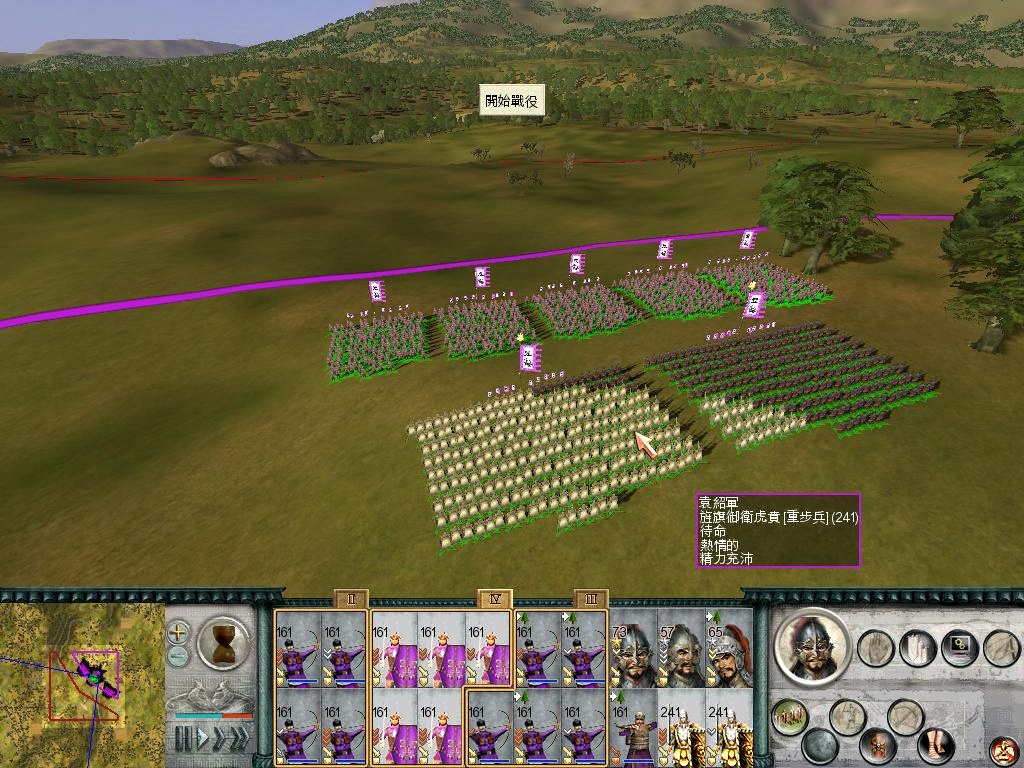Select unit group IV tab

point(494,599)
